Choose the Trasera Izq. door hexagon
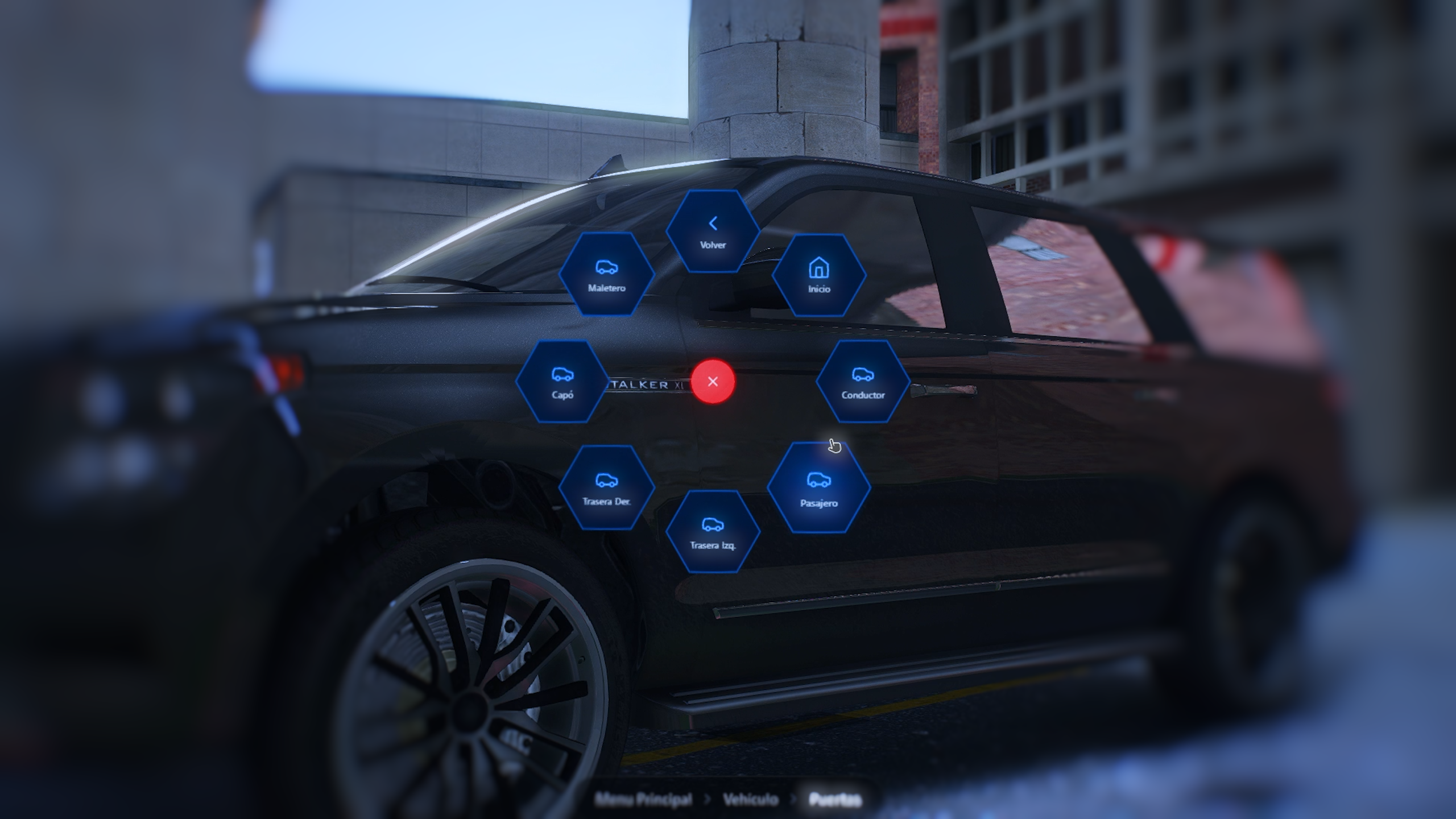This screenshot has width=1456, height=819. coord(713,532)
